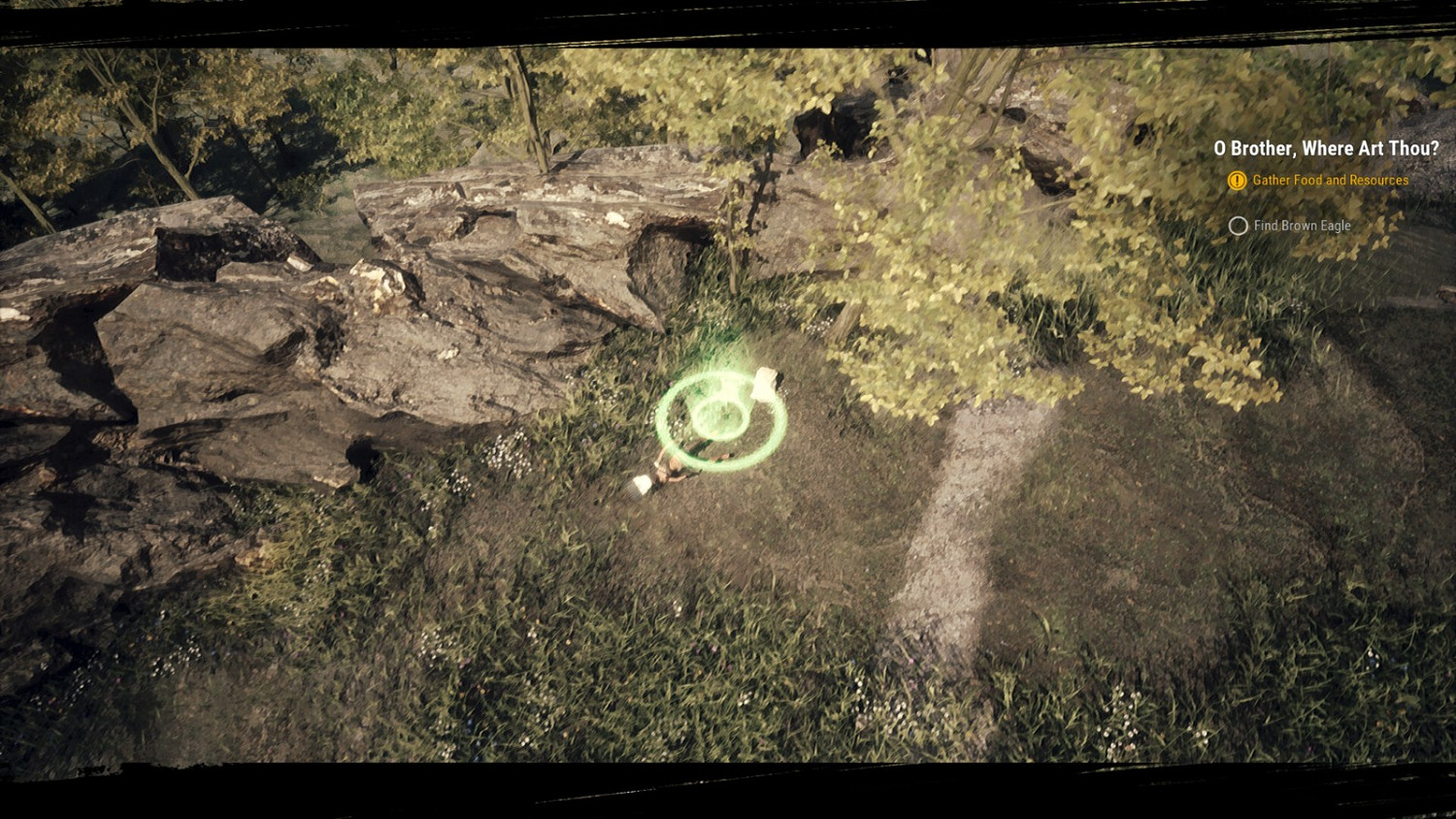Click the warning badge next to Gather objective

[x=1237, y=180]
